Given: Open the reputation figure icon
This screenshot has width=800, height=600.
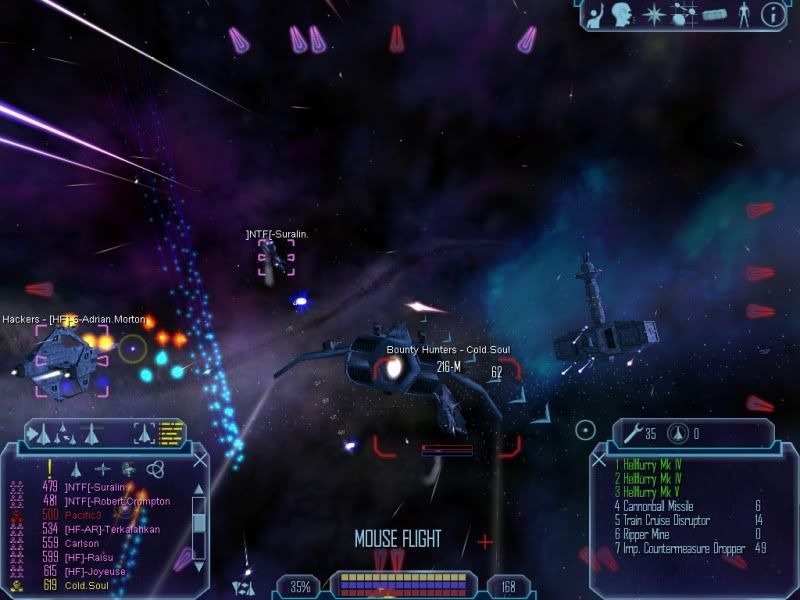Looking at the screenshot, I should [x=743, y=14].
